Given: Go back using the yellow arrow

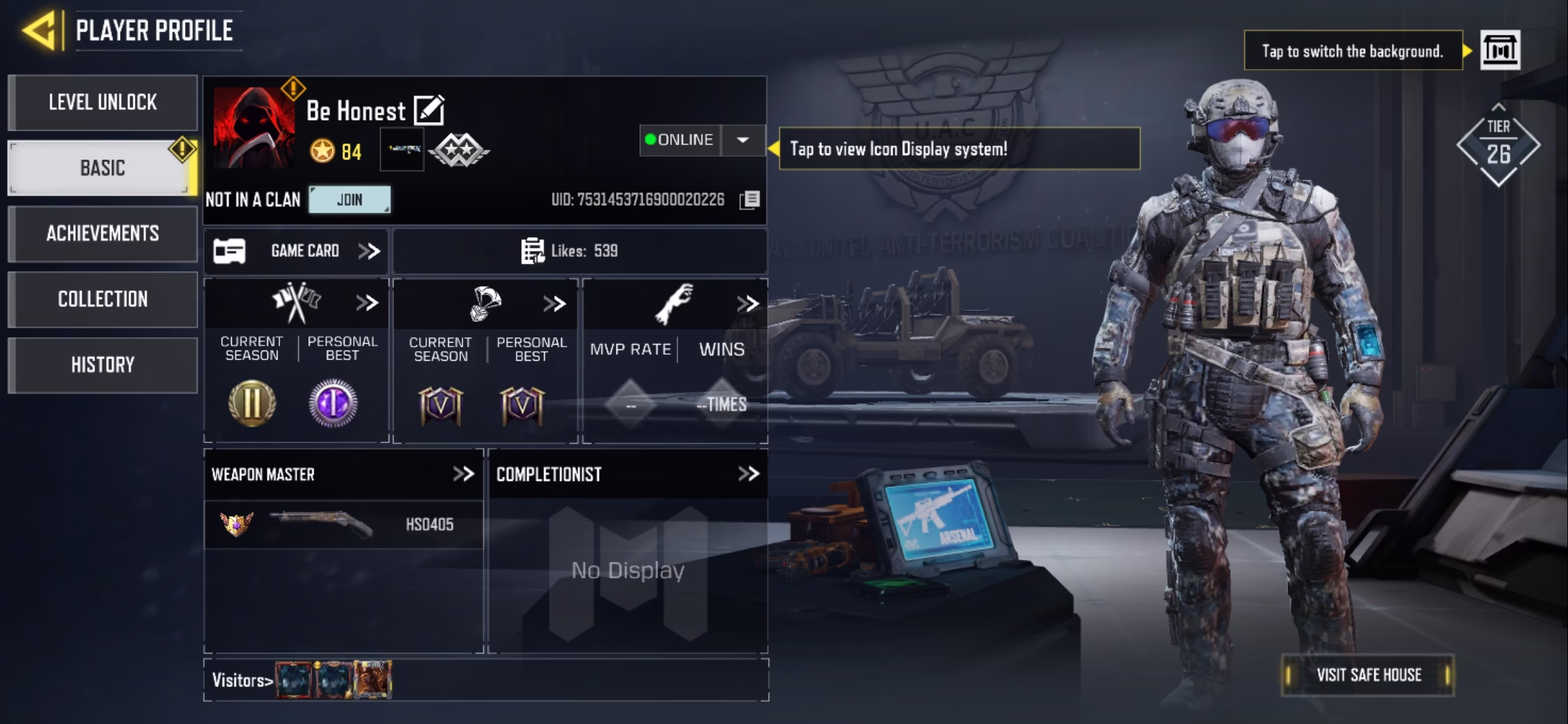Looking at the screenshot, I should [x=39, y=31].
